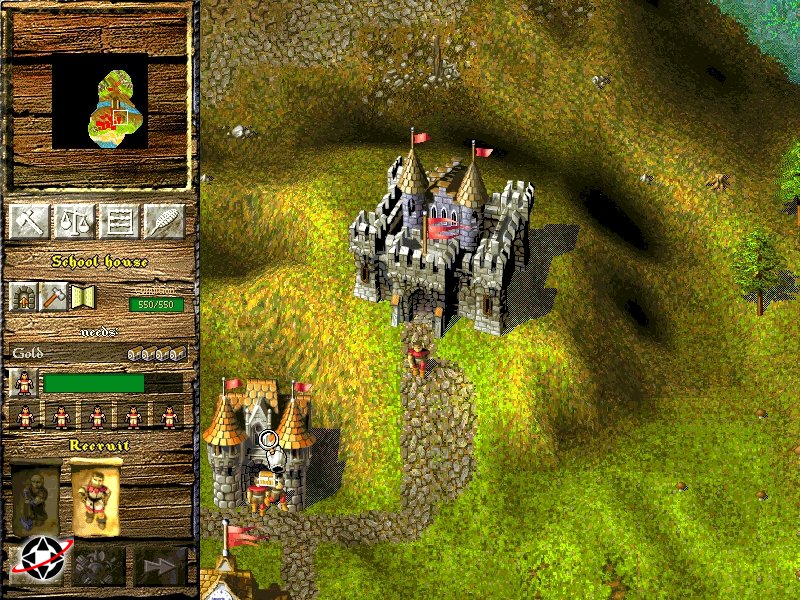Image resolution: width=800 pixels, height=600 pixels.
Task: Click the unit in training icon beside progress bar
Action: coord(23,382)
